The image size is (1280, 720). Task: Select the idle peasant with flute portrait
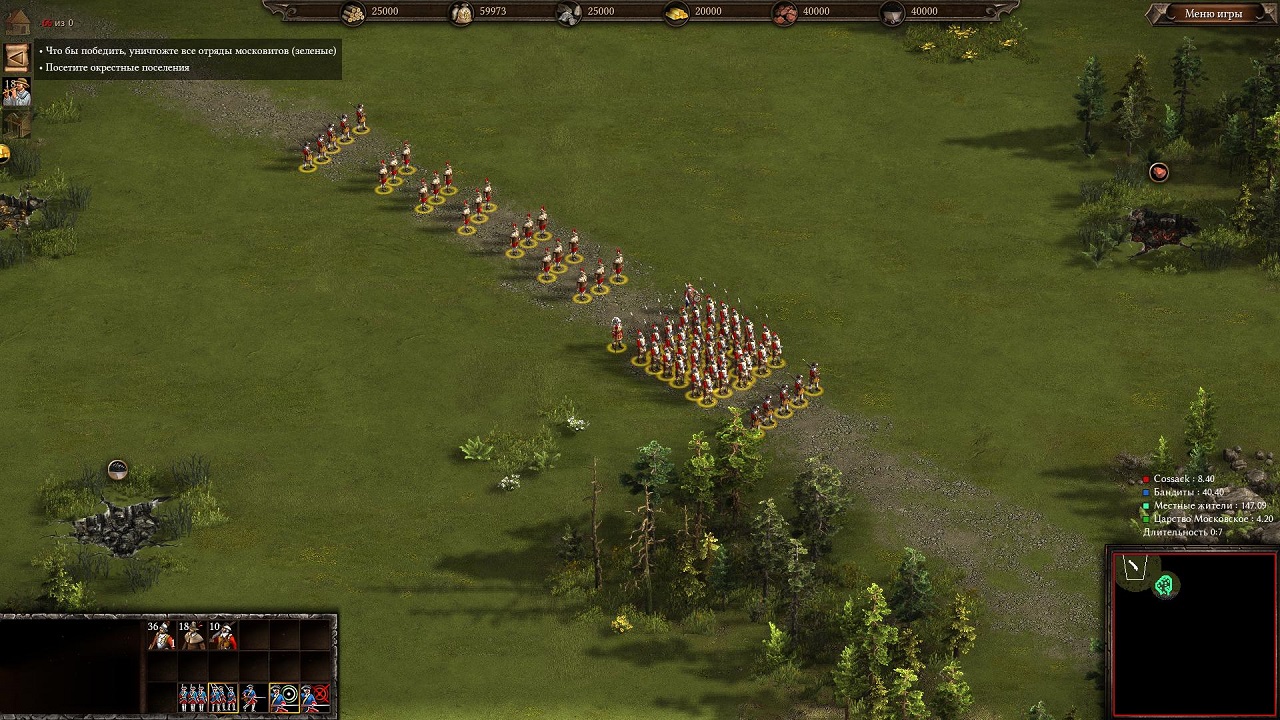click(16, 91)
